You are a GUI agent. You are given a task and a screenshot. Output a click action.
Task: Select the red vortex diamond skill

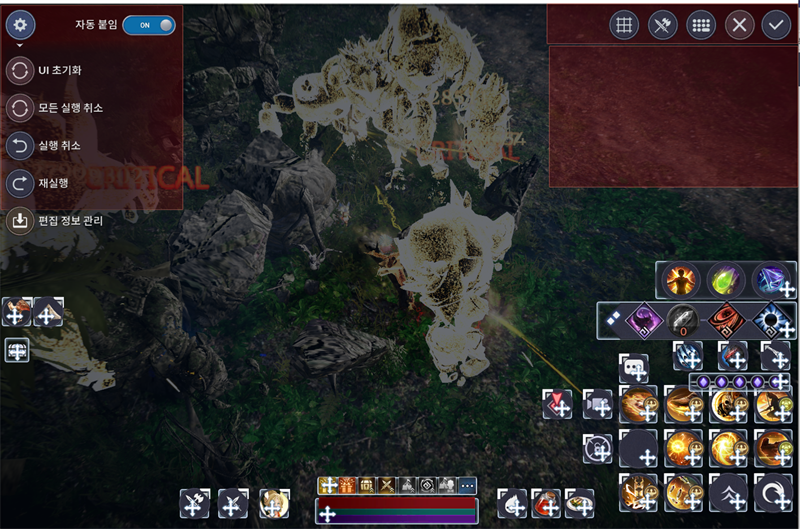727,321
